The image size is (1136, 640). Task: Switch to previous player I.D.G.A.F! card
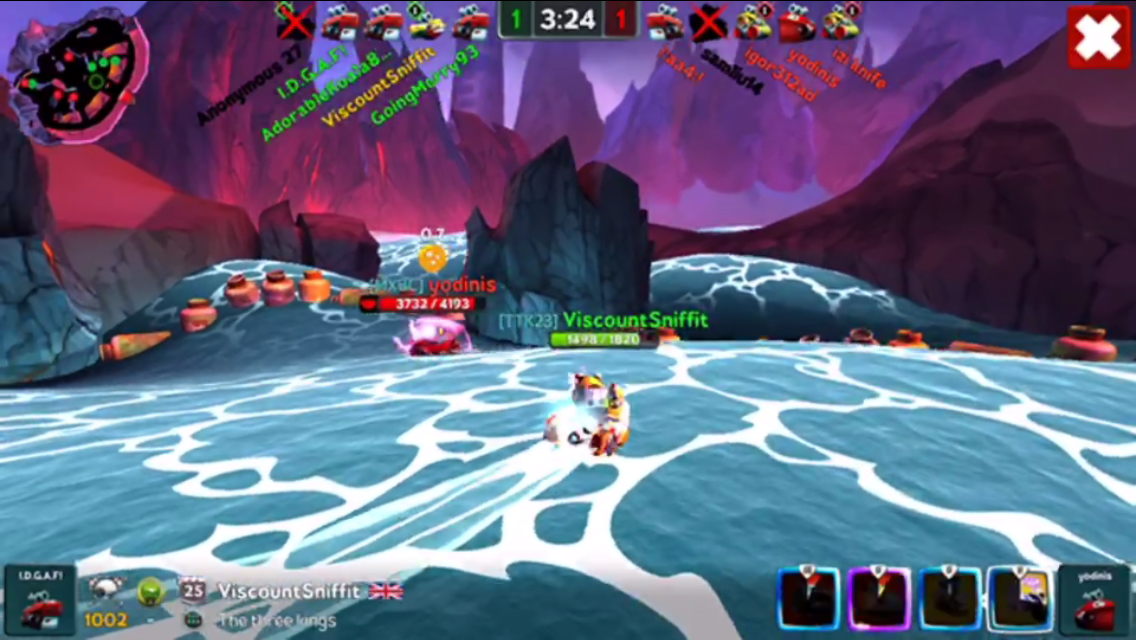39,600
